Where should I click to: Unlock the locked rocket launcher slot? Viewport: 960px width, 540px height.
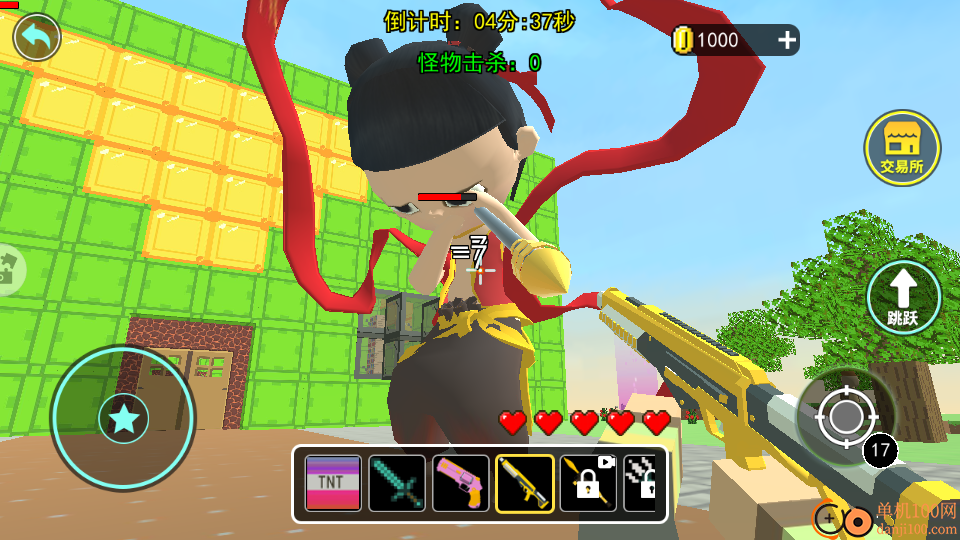(x=588, y=484)
